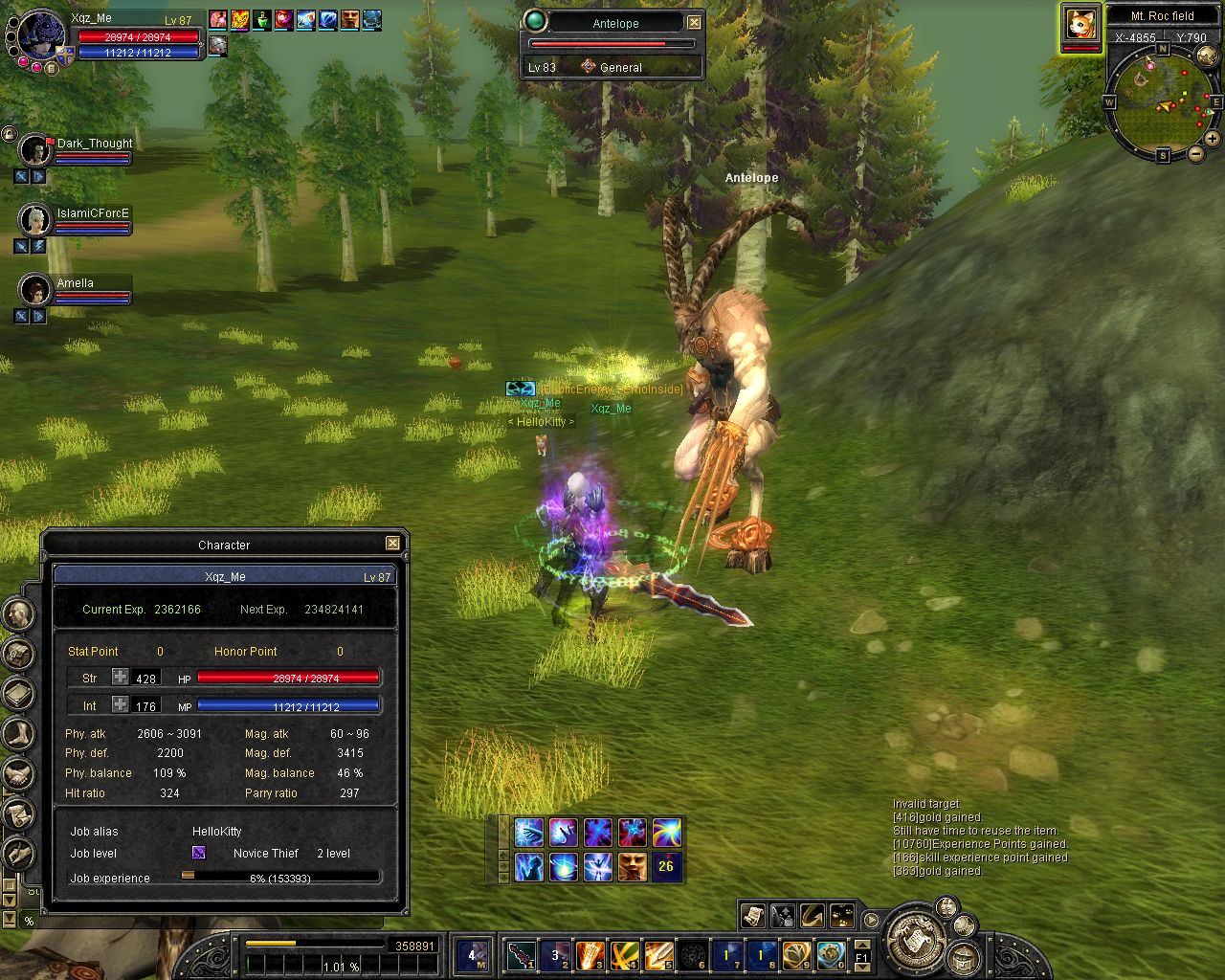Activate the fiery slash skill in slot 3
This screenshot has width=1225, height=980.
[590, 954]
